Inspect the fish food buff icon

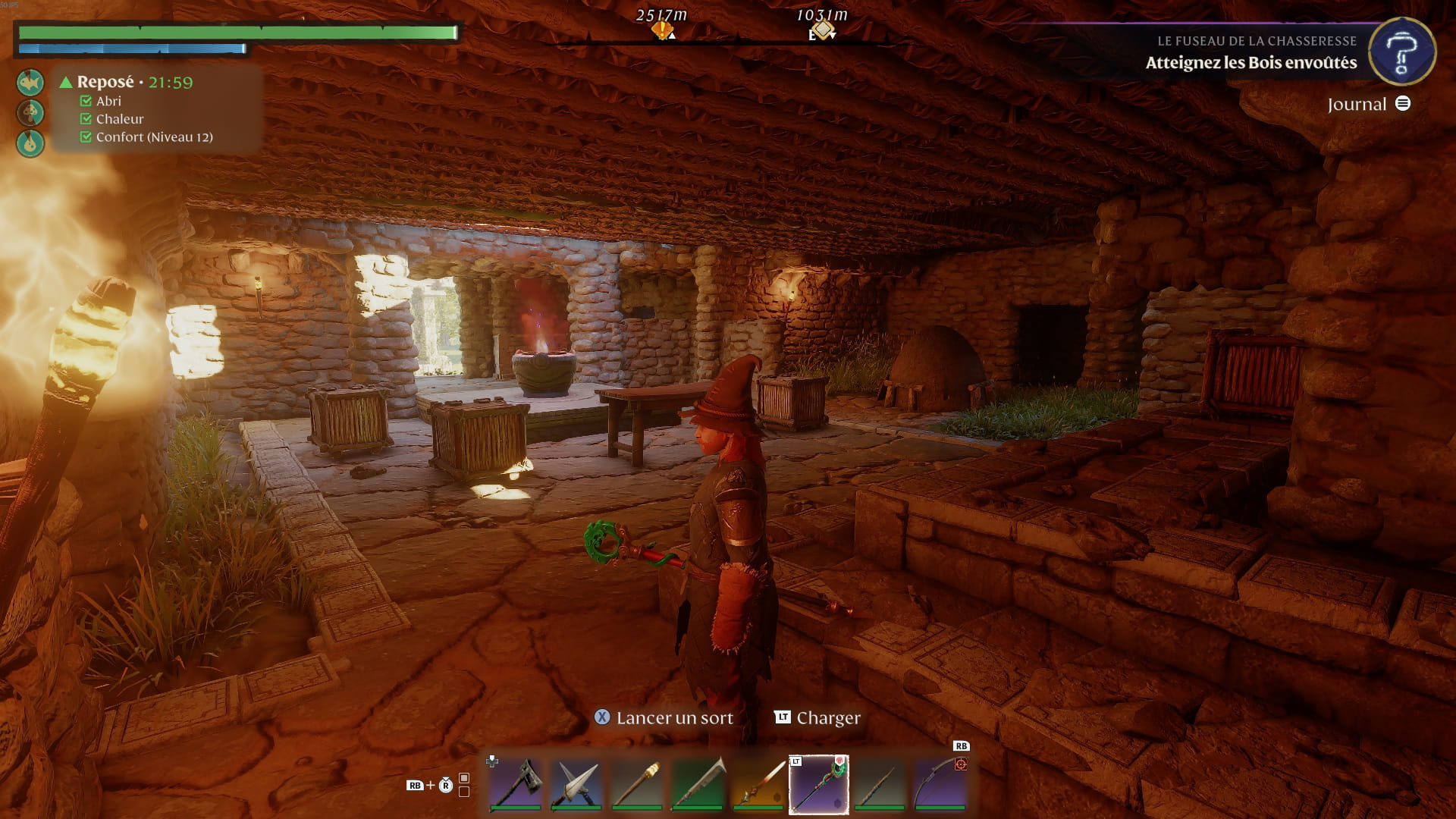(30, 82)
